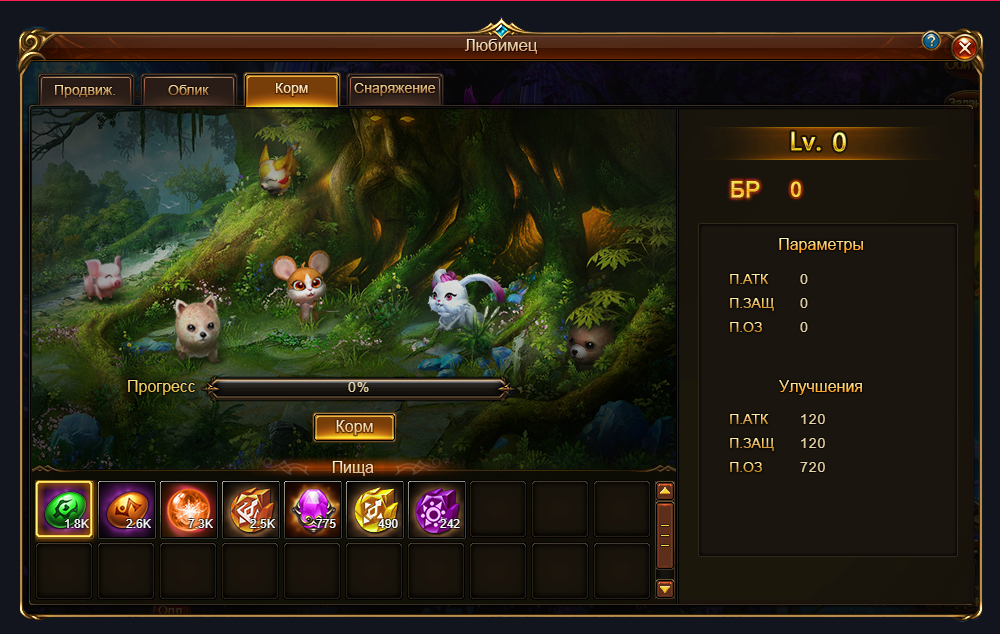Pick the fiery orb food 7.3K
This screenshot has width=1000, height=634.
pos(189,510)
